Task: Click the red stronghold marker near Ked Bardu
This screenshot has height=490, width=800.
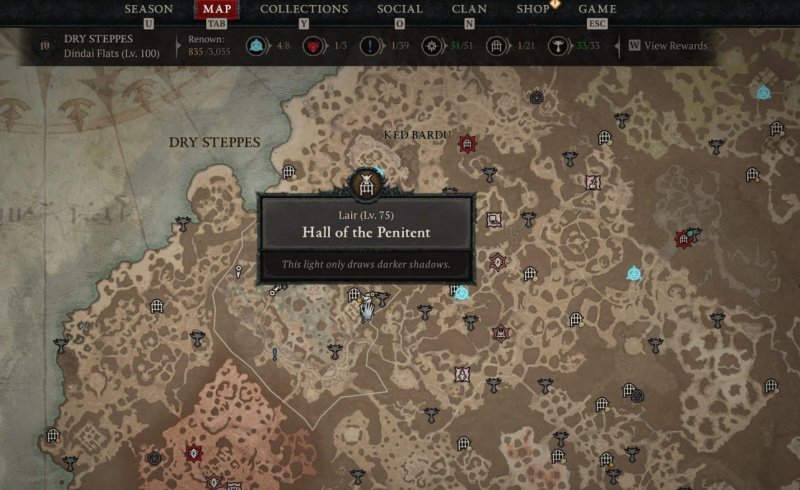Action: (x=466, y=144)
